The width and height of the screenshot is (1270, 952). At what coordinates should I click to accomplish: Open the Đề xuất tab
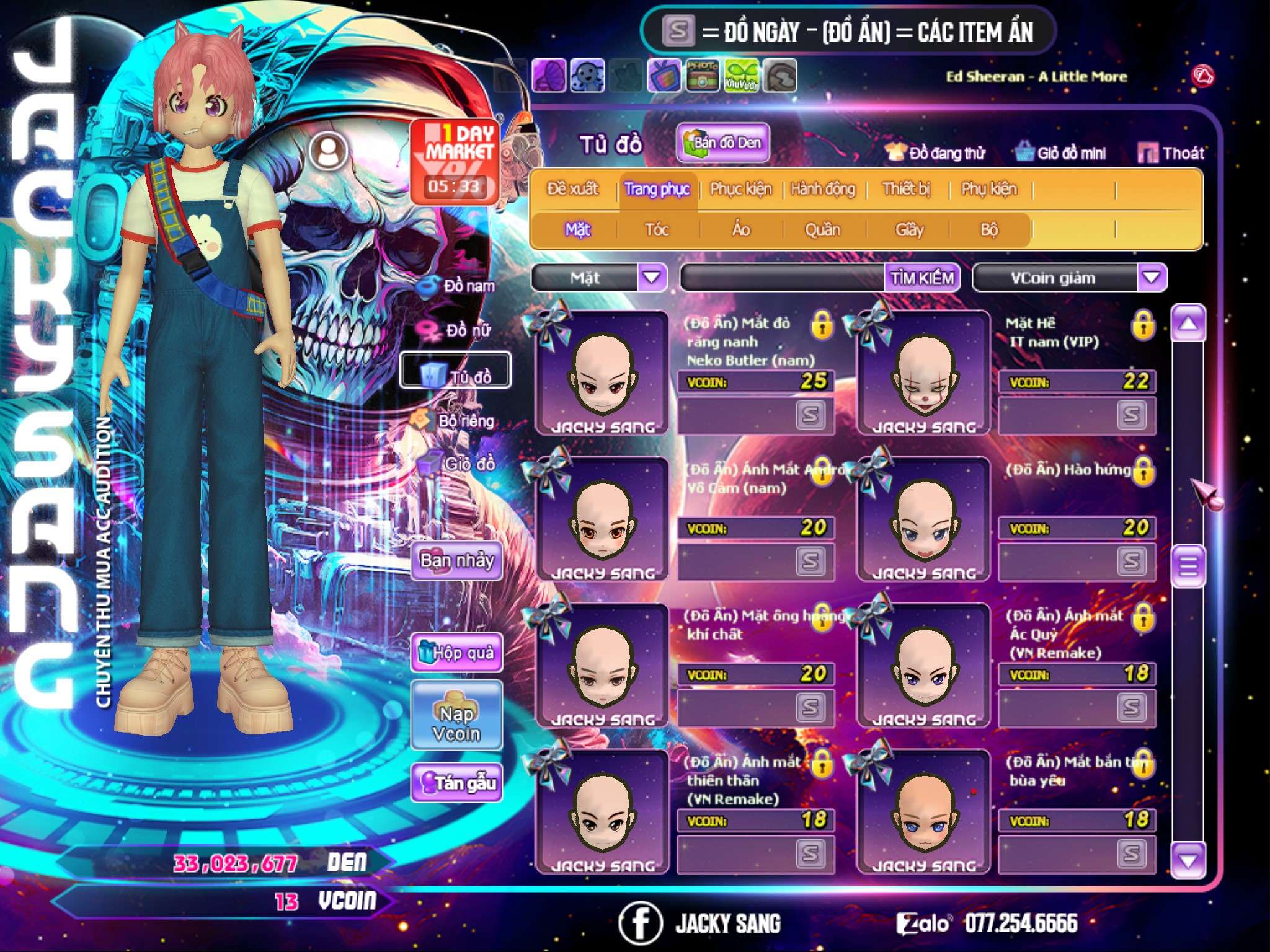coord(573,189)
